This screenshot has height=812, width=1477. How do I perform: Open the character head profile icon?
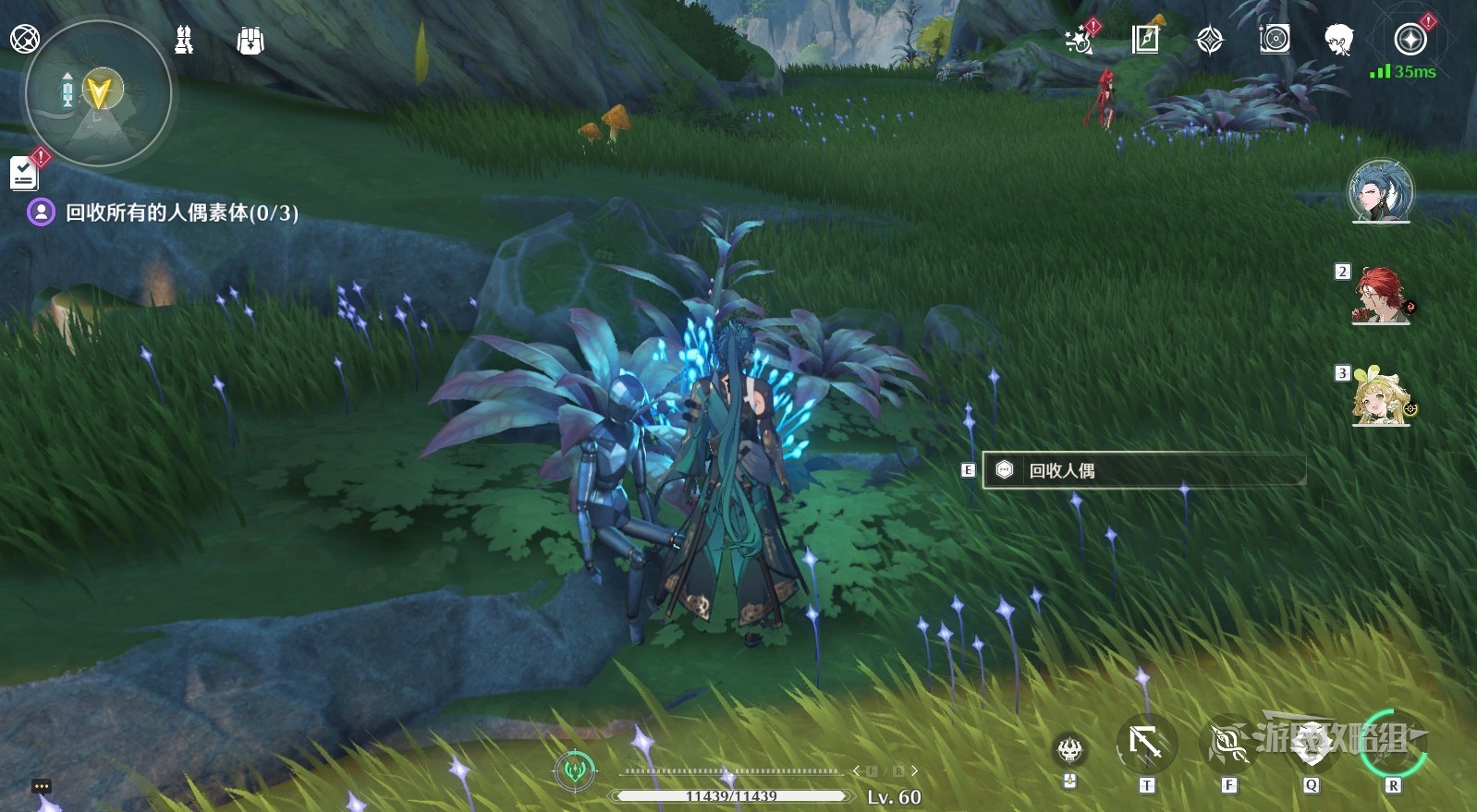click(x=1338, y=40)
